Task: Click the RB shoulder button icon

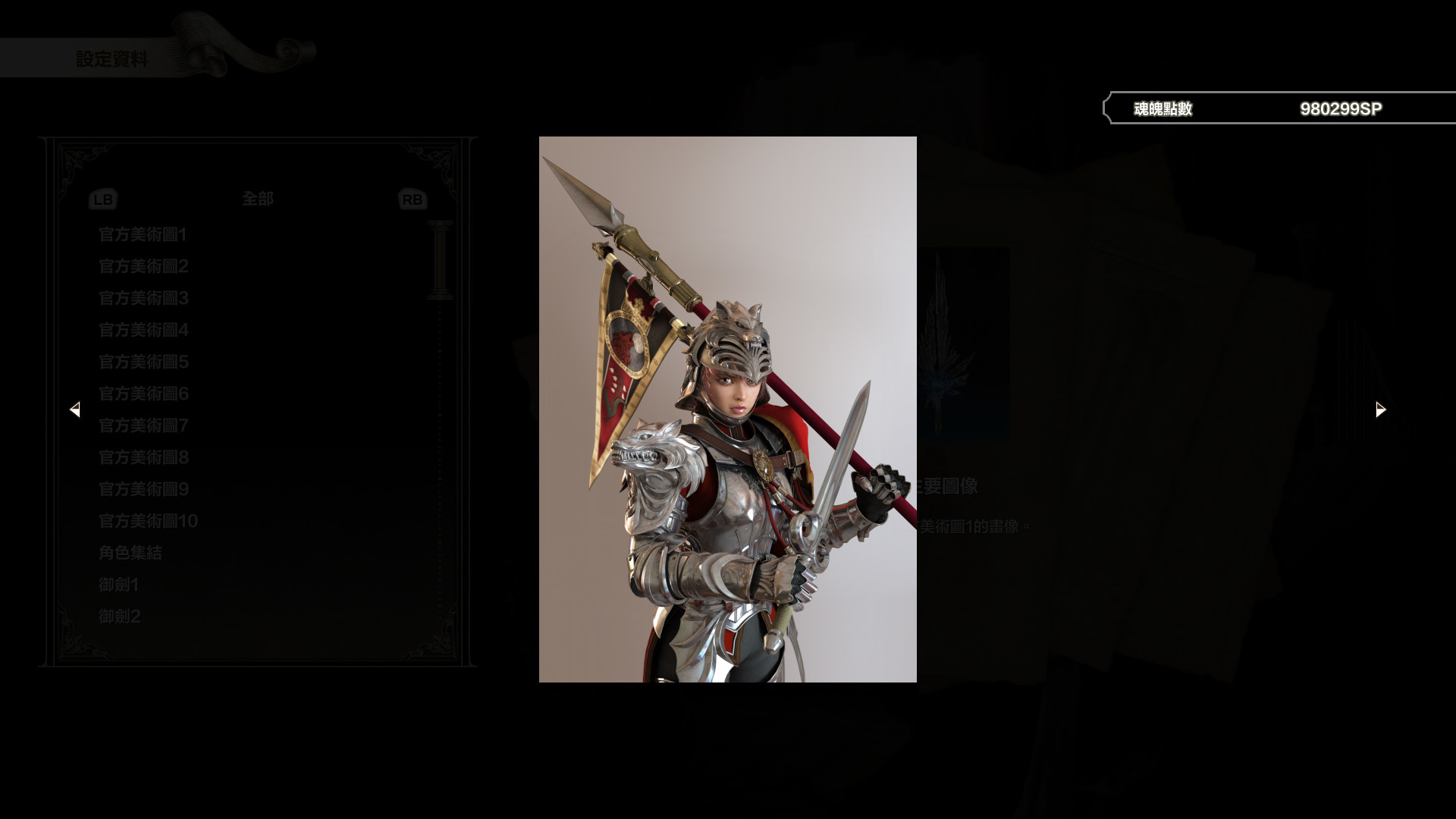Action: click(412, 199)
